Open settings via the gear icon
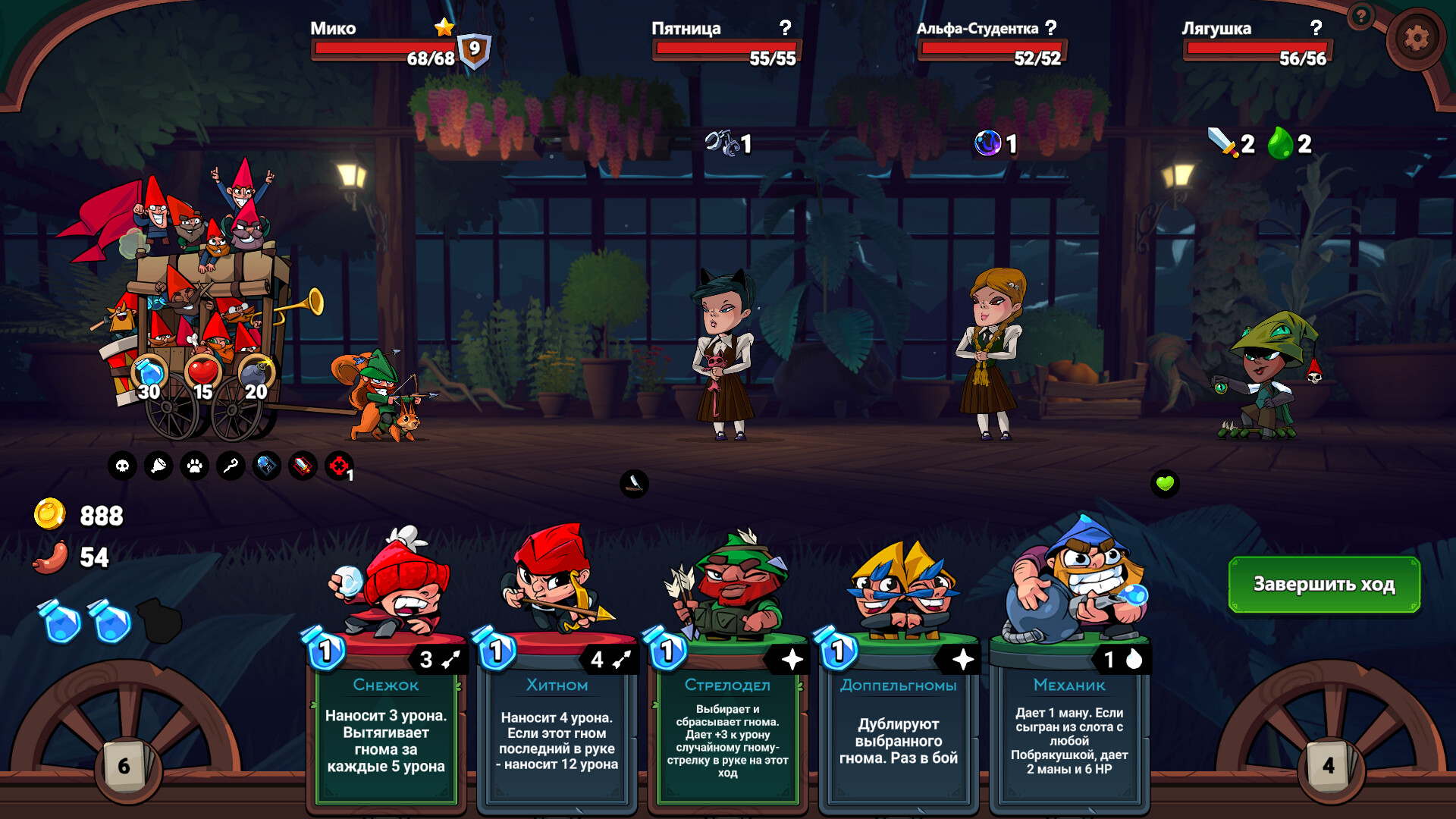Screen dimensions: 1456x819 coord(1415,38)
